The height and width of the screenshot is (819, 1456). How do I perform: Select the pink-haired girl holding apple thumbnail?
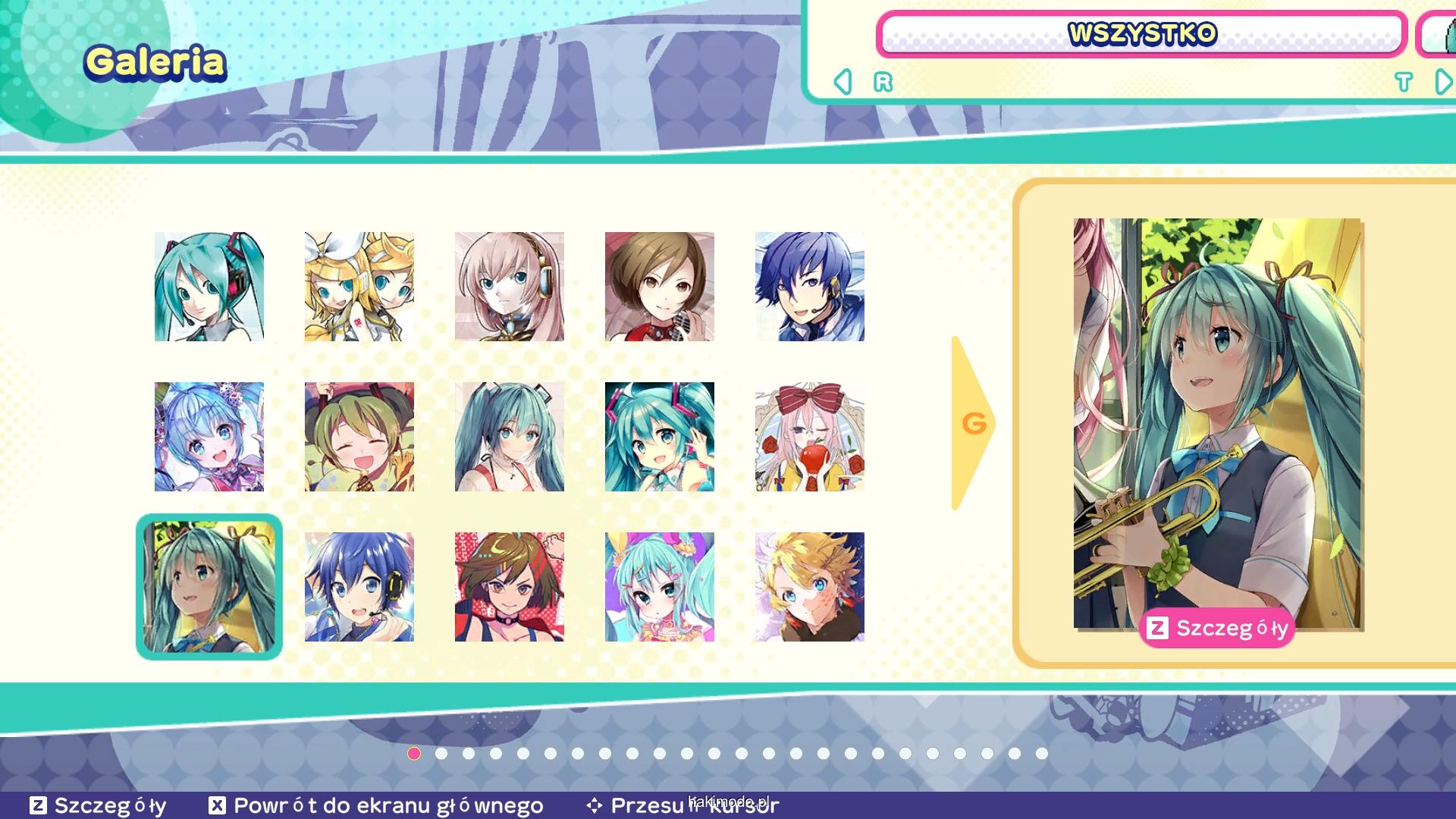click(x=810, y=437)
